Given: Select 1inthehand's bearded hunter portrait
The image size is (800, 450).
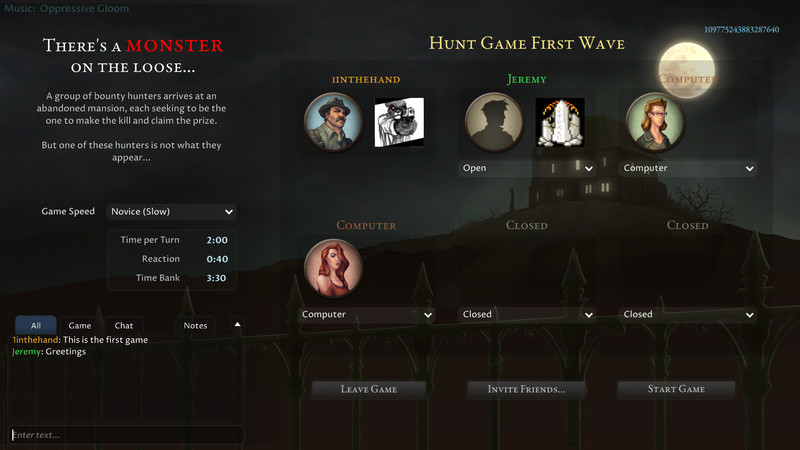Looking at the screenshot, I should point(333,121).
